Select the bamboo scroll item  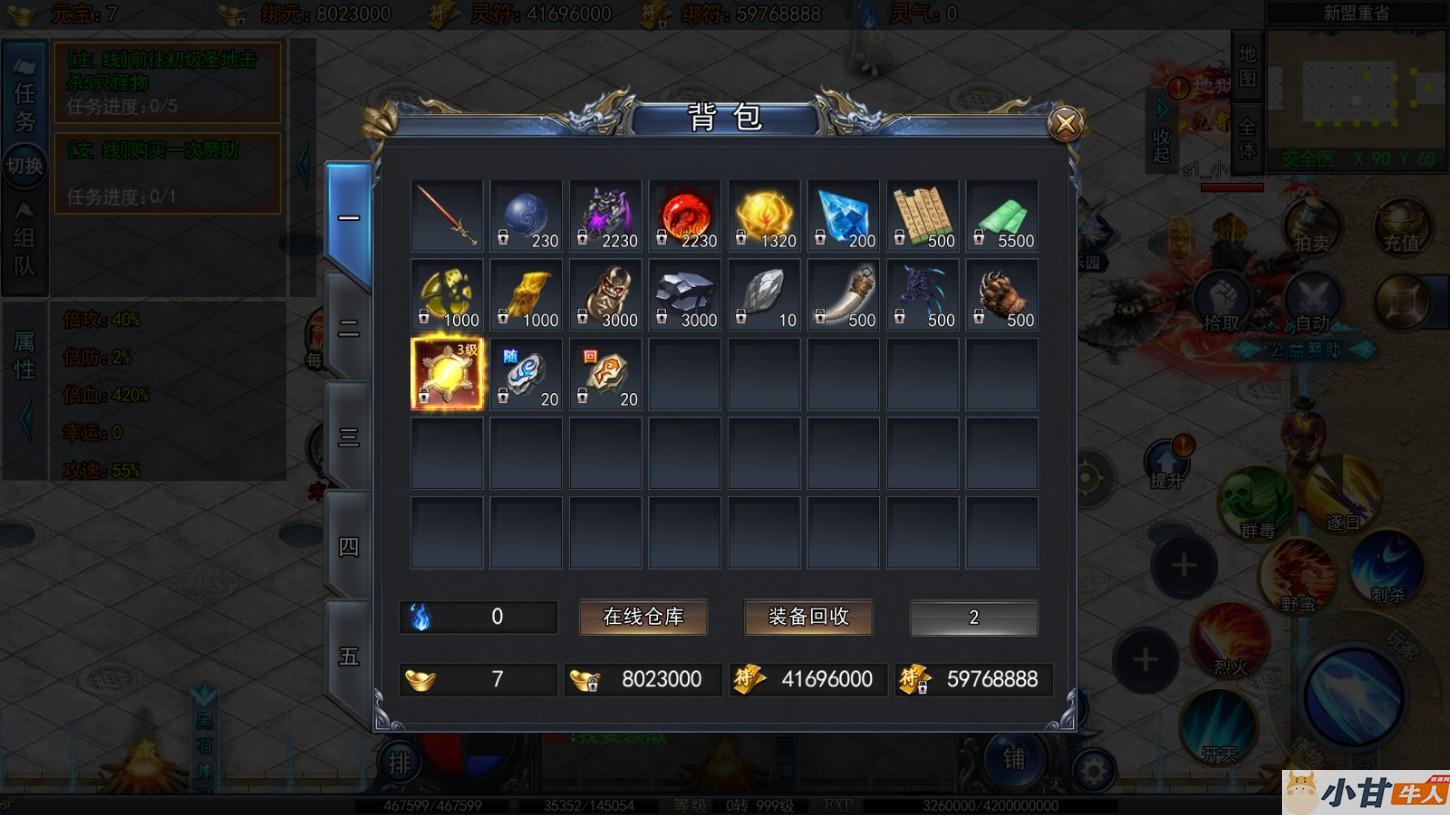tap(922, 216)
